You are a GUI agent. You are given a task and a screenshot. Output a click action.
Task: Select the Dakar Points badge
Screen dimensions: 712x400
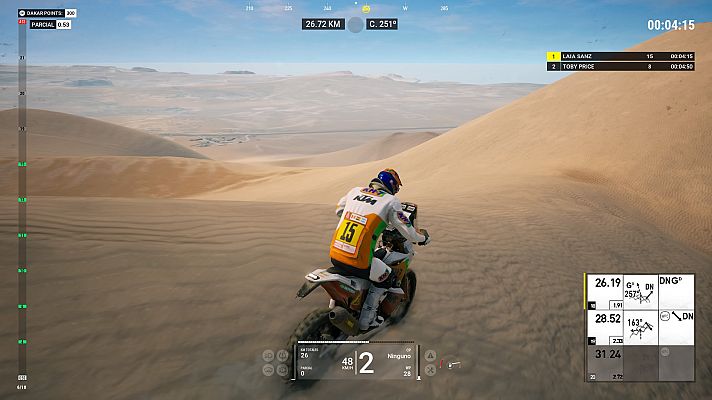coord(47,13)
